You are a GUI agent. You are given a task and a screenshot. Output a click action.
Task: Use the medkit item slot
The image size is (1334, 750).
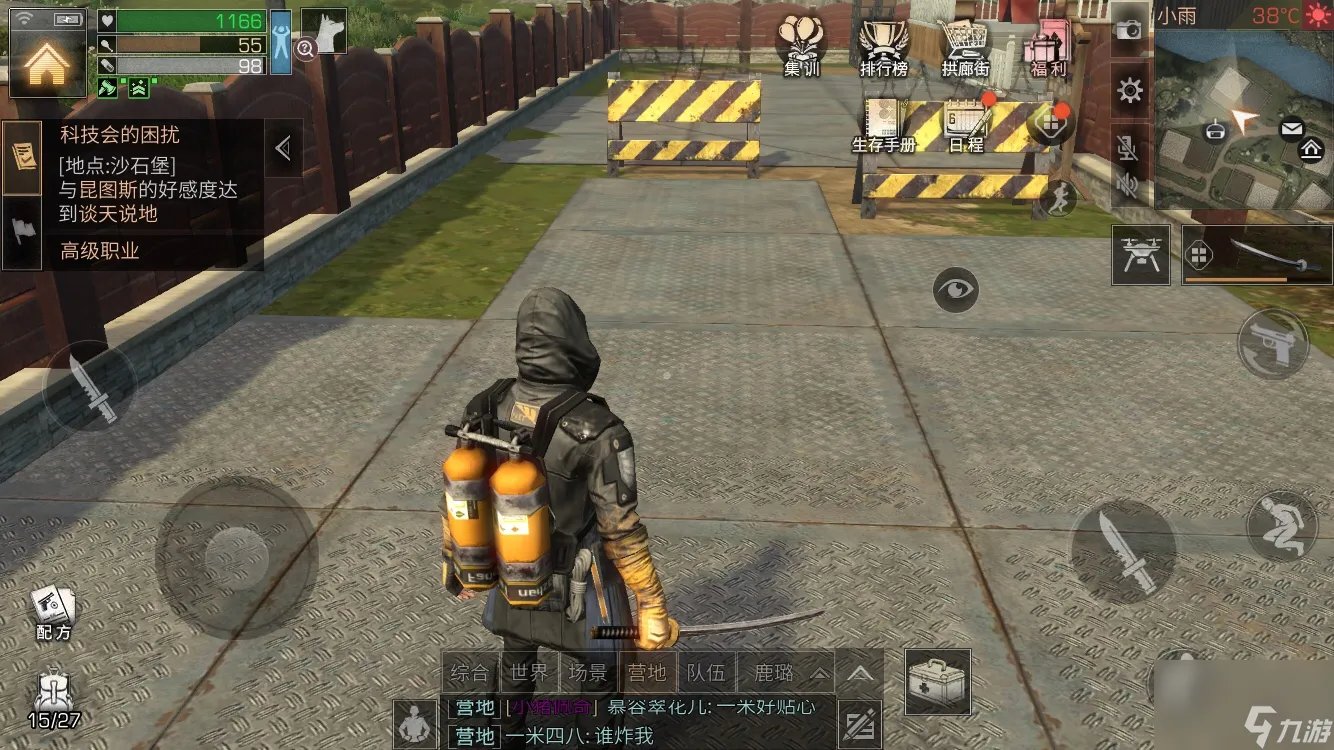[x=937, y=682]
